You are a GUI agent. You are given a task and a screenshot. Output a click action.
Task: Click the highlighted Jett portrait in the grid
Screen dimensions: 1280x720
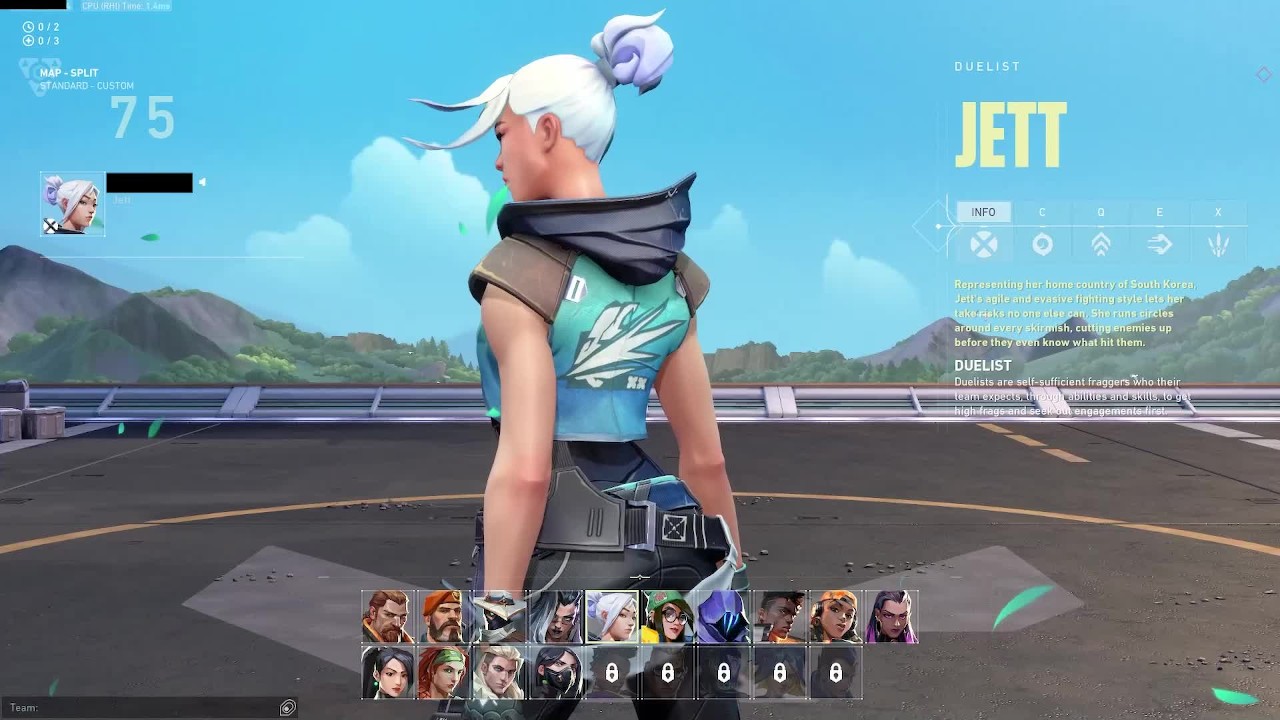tap(612, 617)
